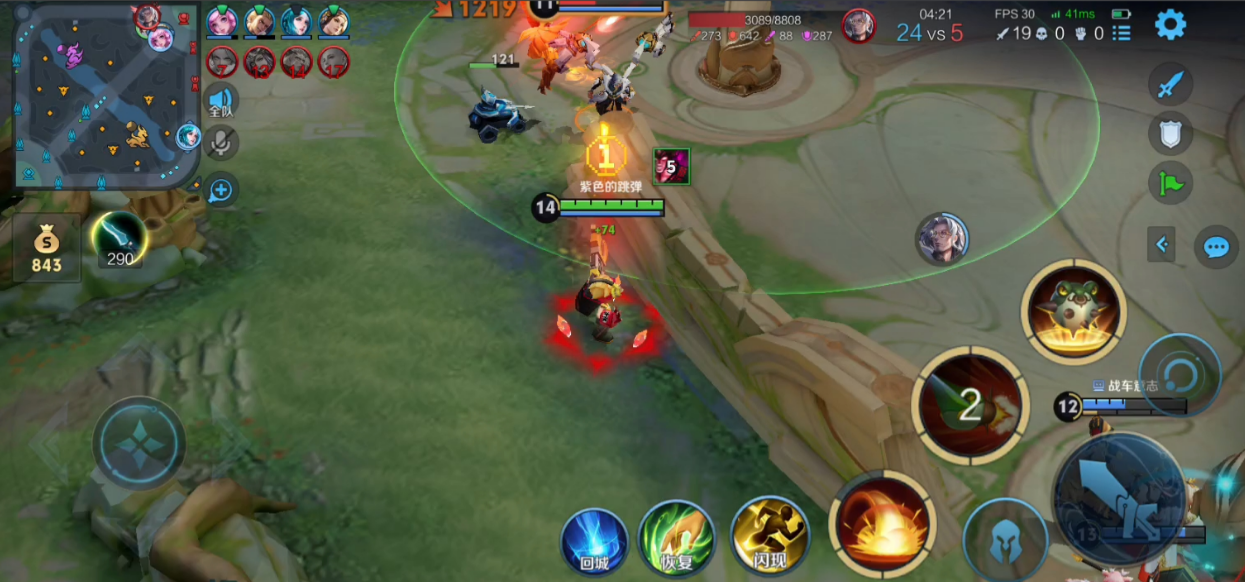Screen dimensions: 1245x582
Task: Send the sword attack signal
Action: pos(1170,84)
